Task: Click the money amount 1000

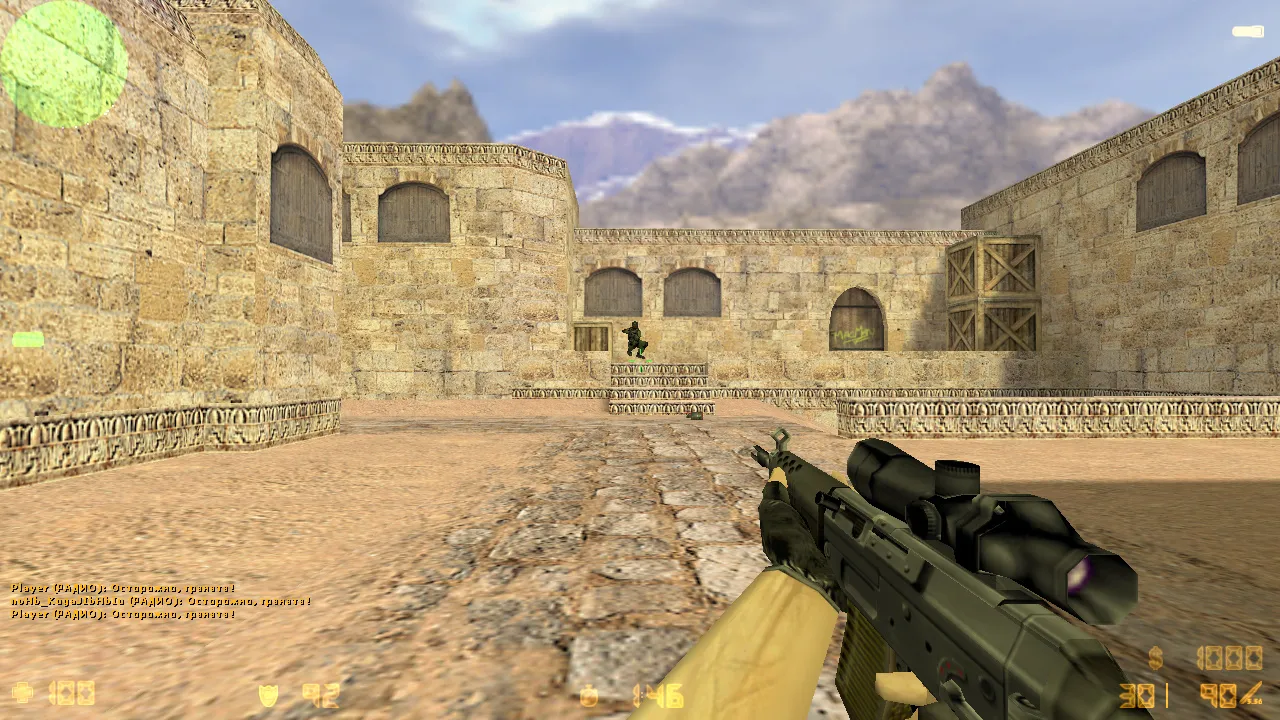Action: (1229, 657)
